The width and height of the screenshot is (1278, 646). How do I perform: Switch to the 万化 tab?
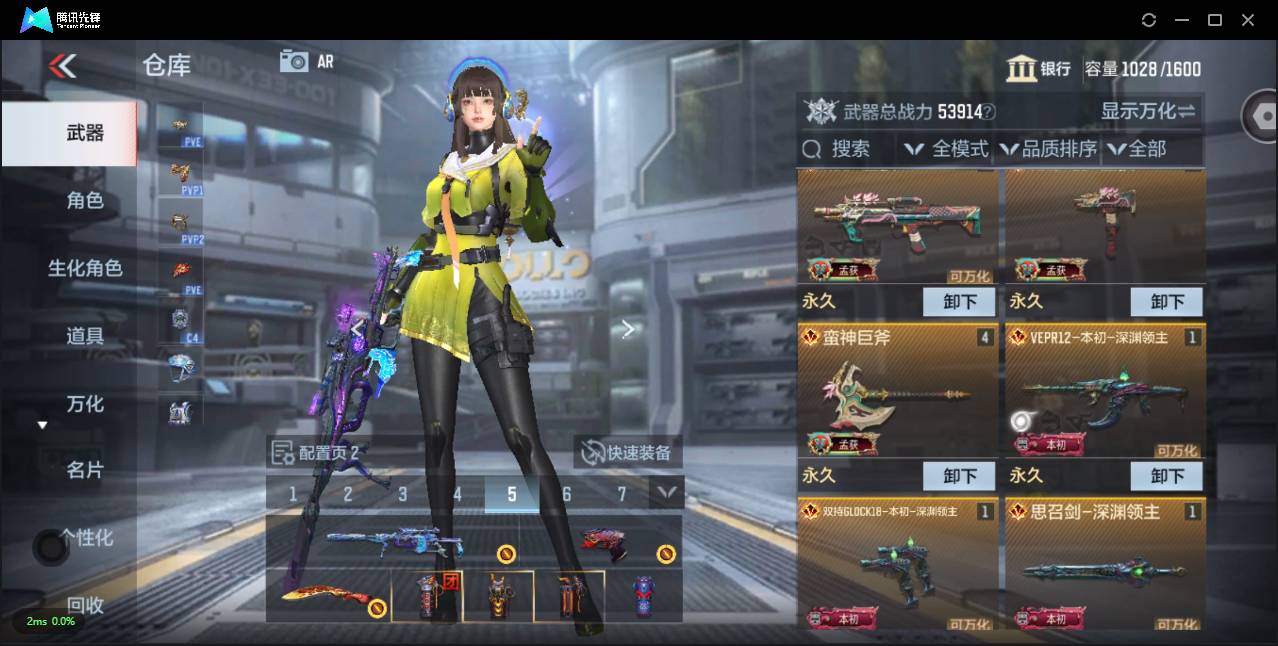click(x=84, y=404)
